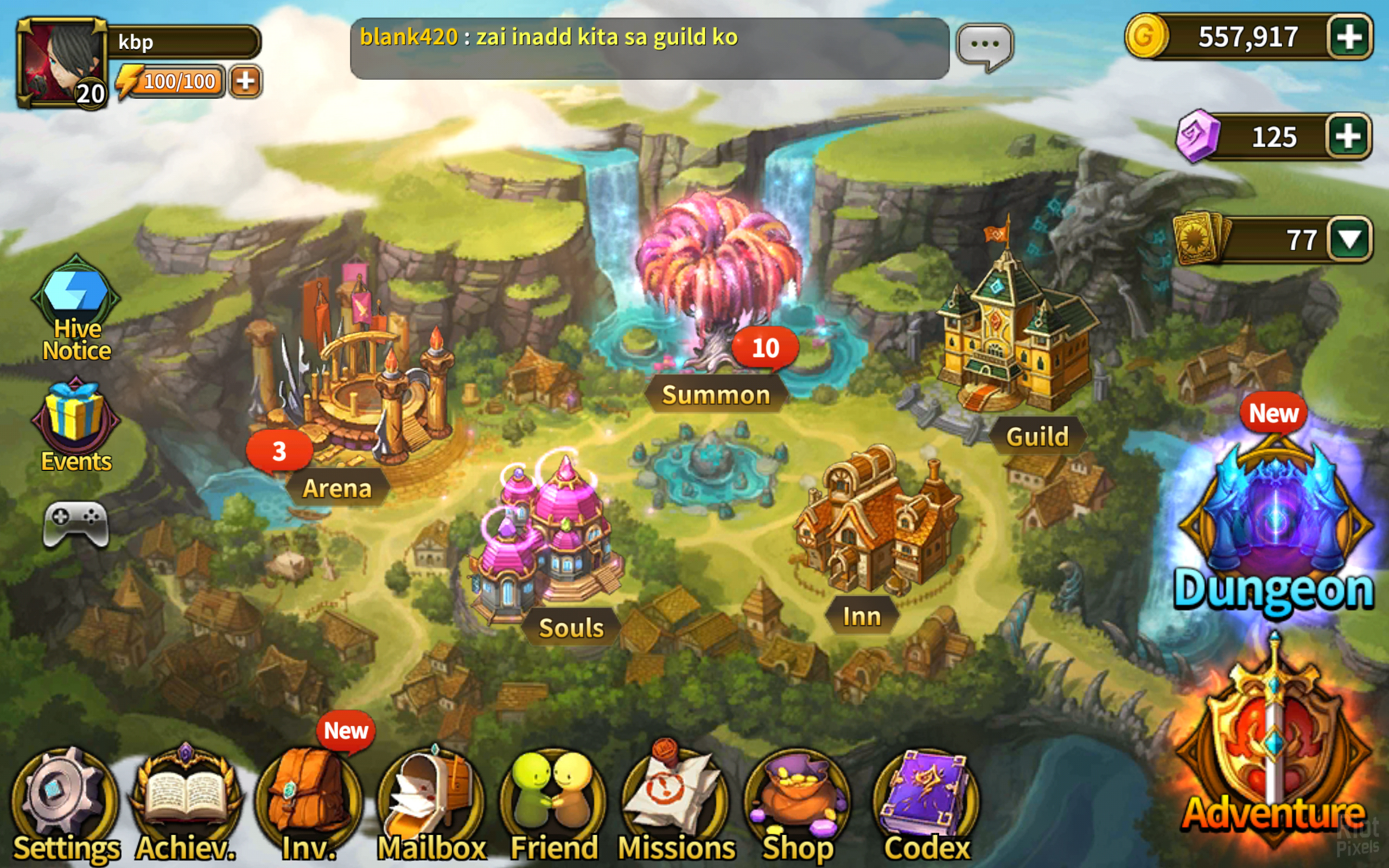
Task: Refill energy with the orange plus
Action: click(x=246, y=81)
